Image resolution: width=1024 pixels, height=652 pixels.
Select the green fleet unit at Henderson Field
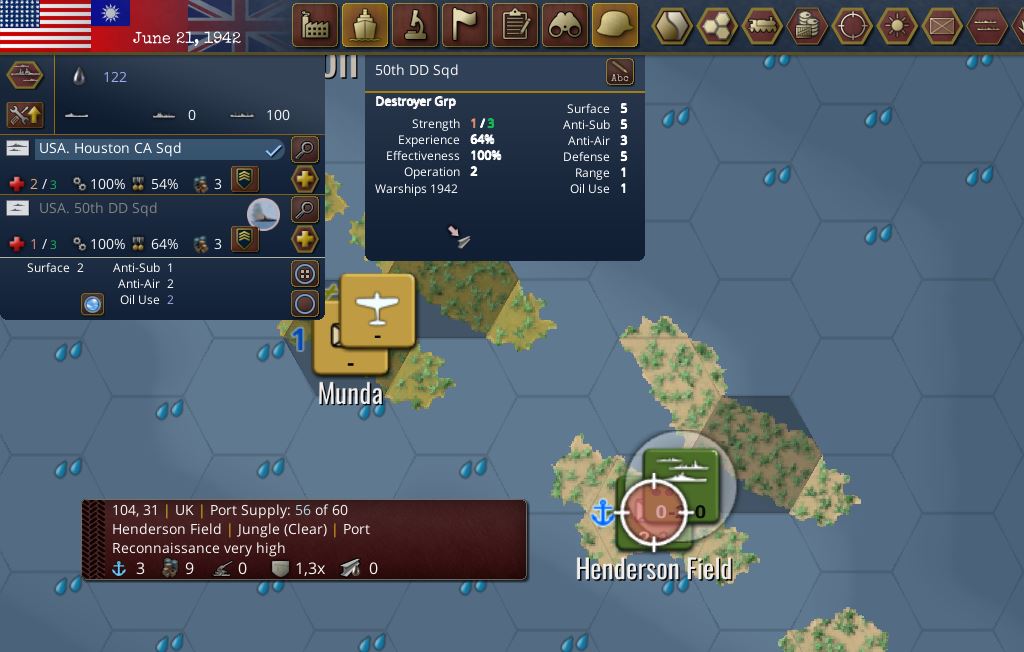point(682,472)
